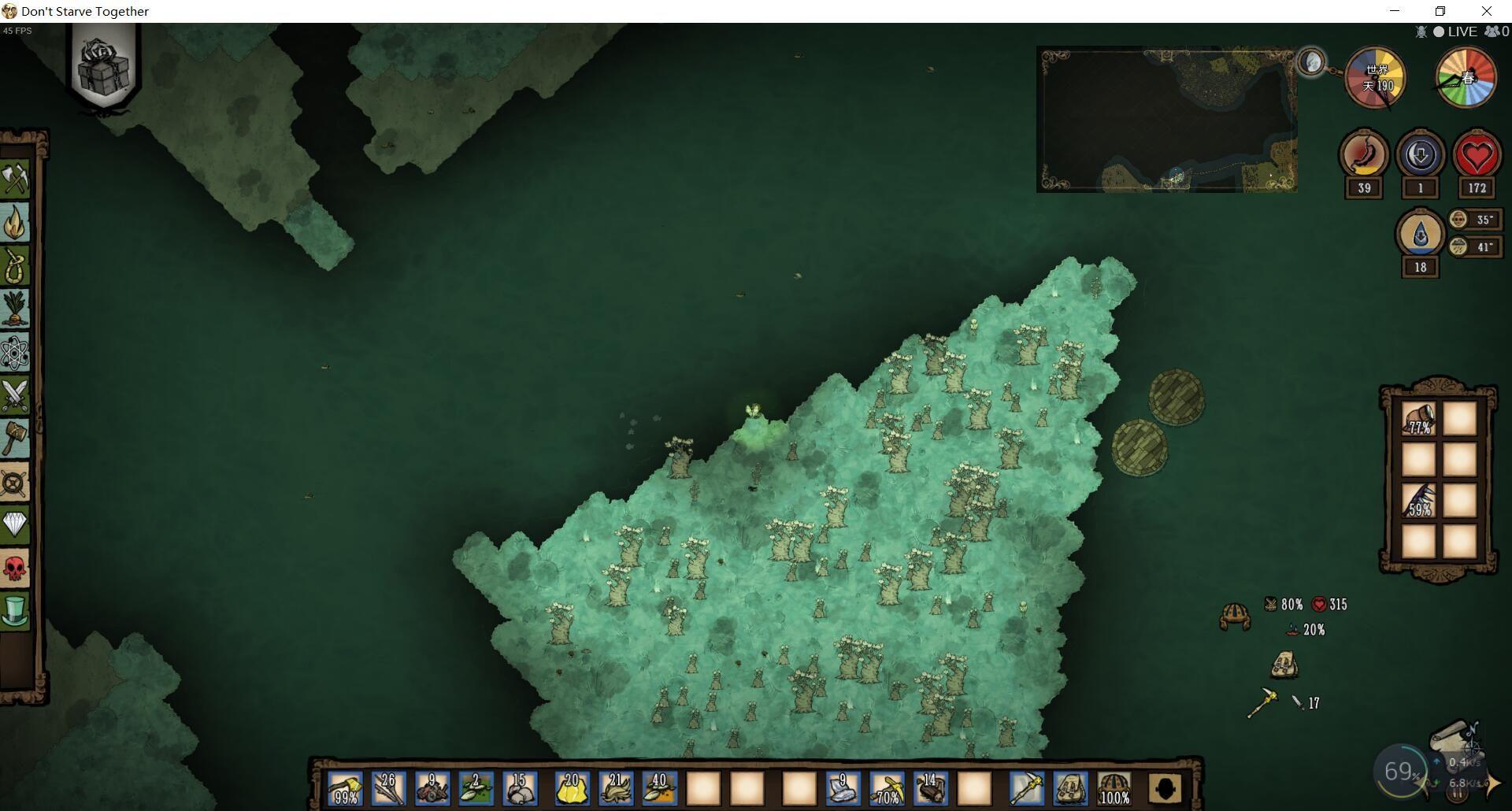The image size is (1512, 811).
Task: Open the Seafaring ship-wheel crafting tab
Action: pos(16,482)
